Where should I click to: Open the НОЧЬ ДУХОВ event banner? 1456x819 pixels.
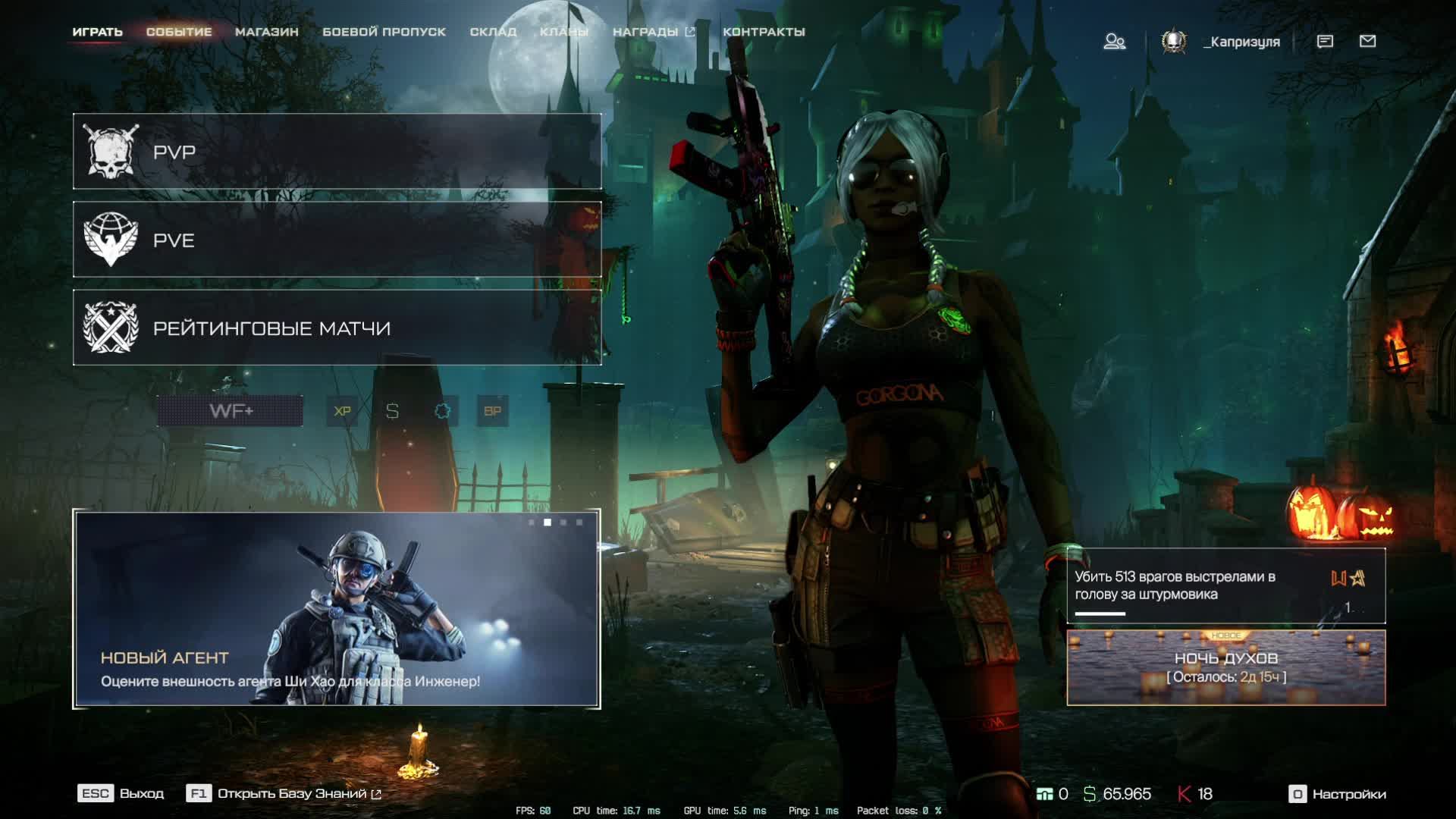(1225, 667)
